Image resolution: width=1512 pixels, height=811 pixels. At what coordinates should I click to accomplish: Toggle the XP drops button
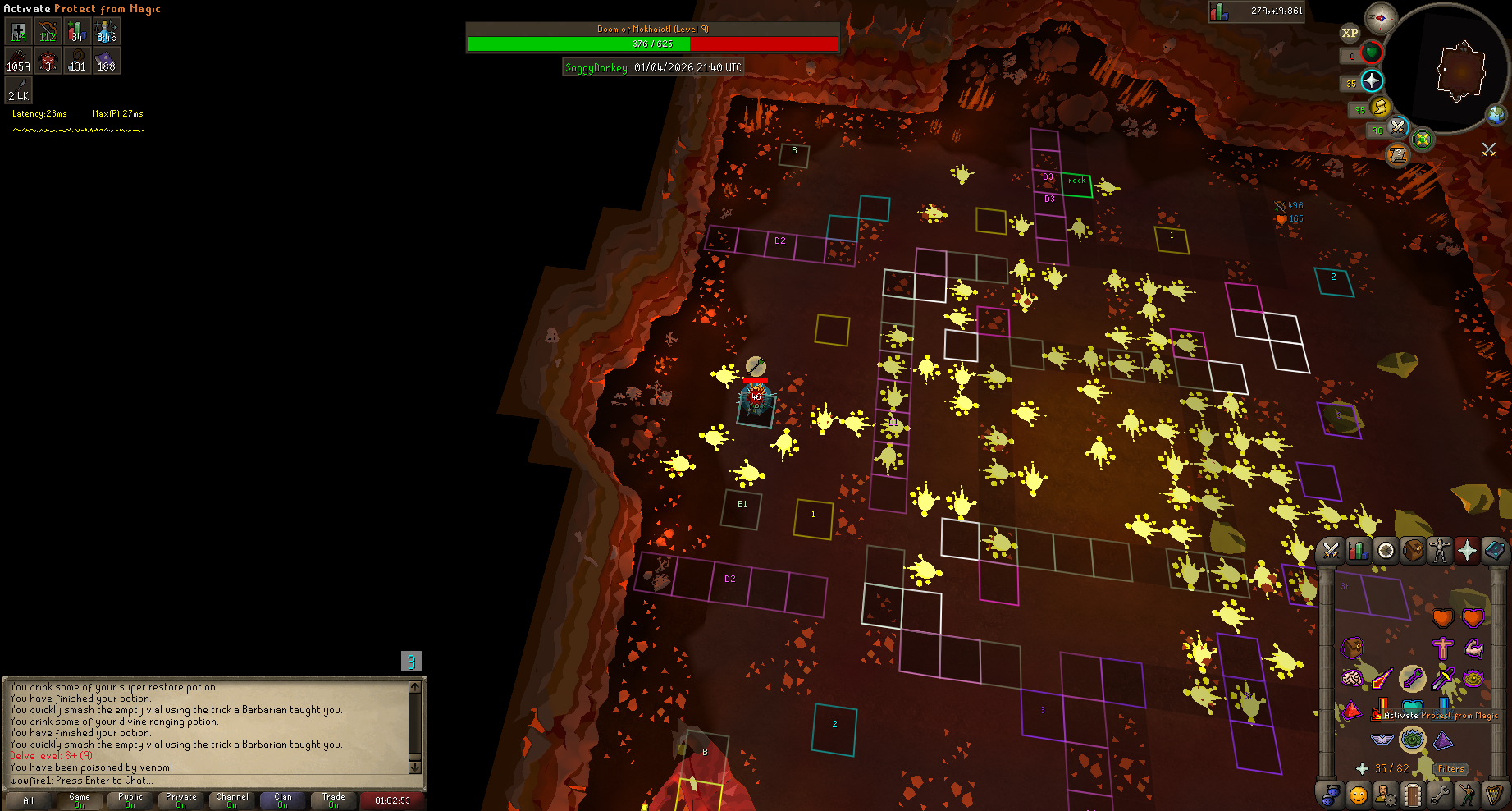click(1350, 33)
